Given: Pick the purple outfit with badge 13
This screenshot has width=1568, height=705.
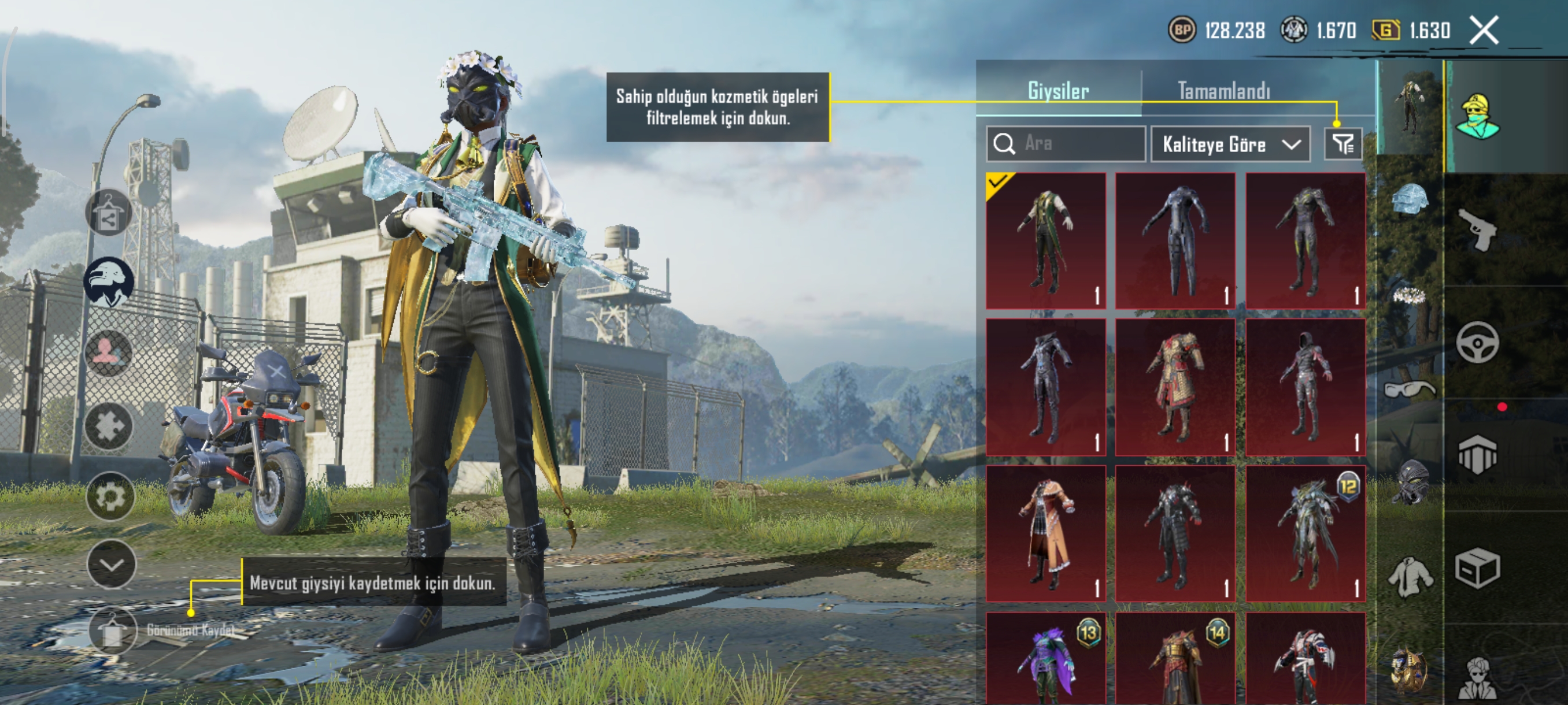Looking at the screenshot, I should [x=1045, y=660].
